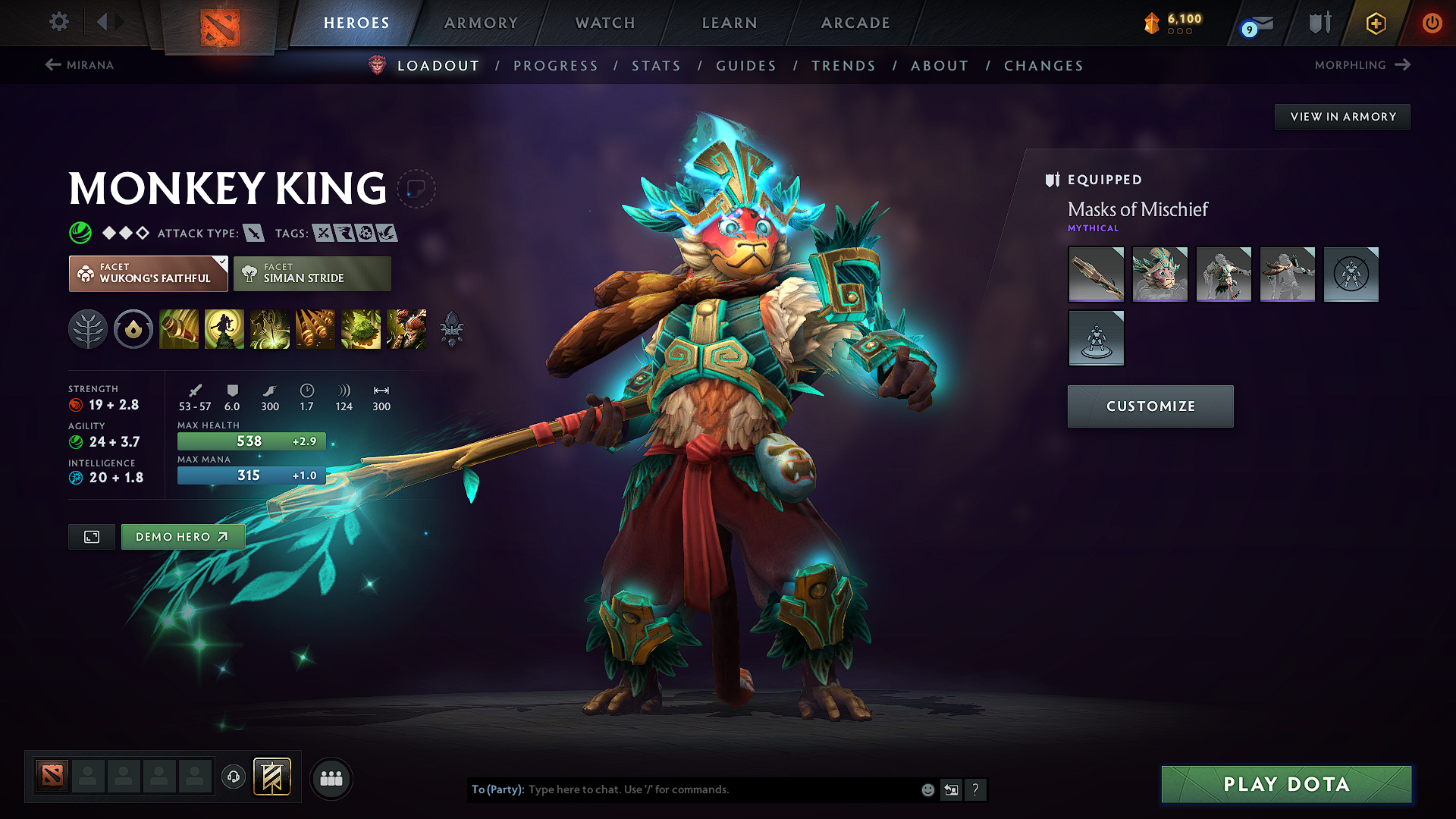This screenshot has height=819, width=1456.
Task: Open the talent tree icon
Action: tap(88, 328)
